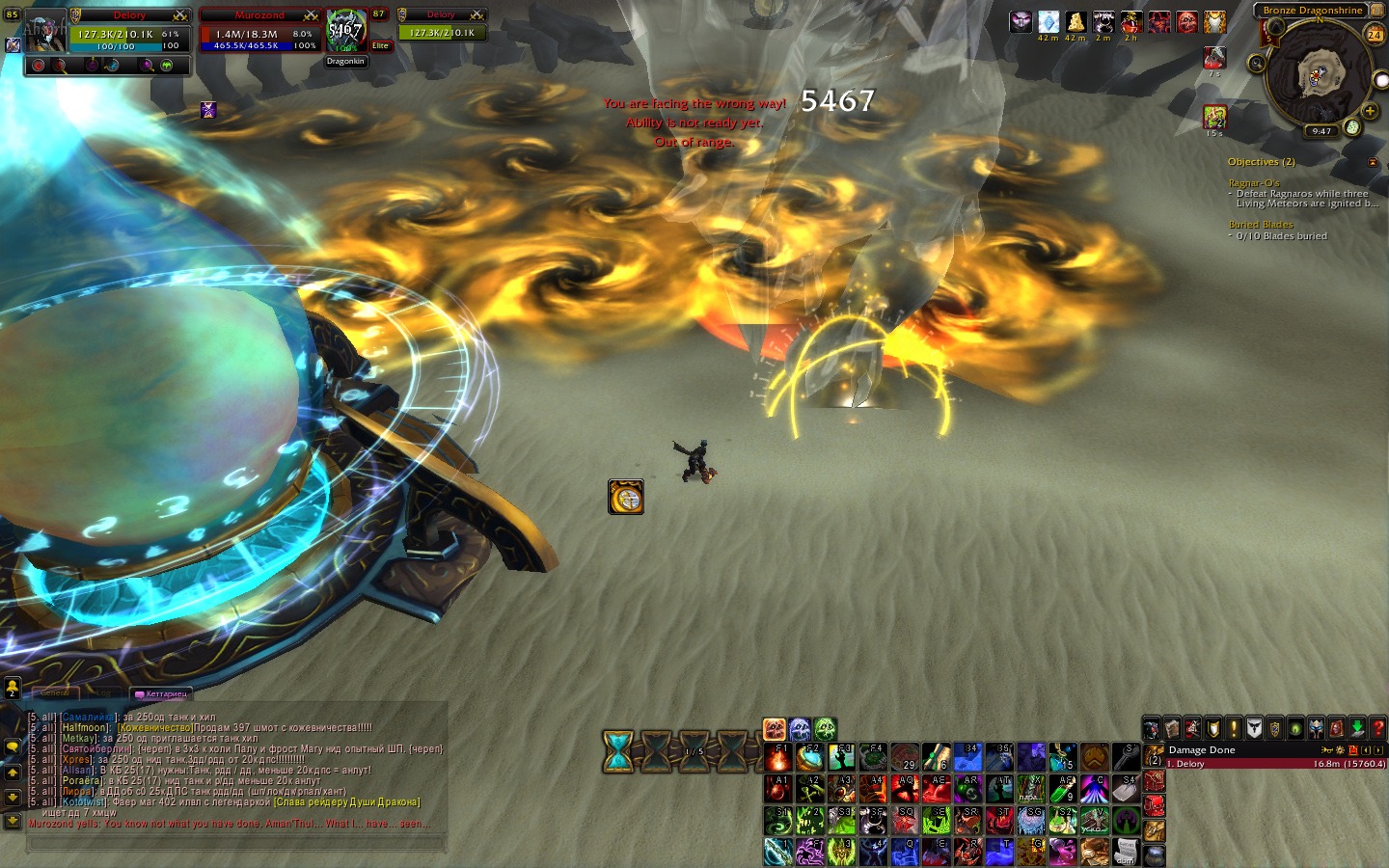1389x868 pixels.
Task: Switch to the General chat tab
Action: [55, 693]
